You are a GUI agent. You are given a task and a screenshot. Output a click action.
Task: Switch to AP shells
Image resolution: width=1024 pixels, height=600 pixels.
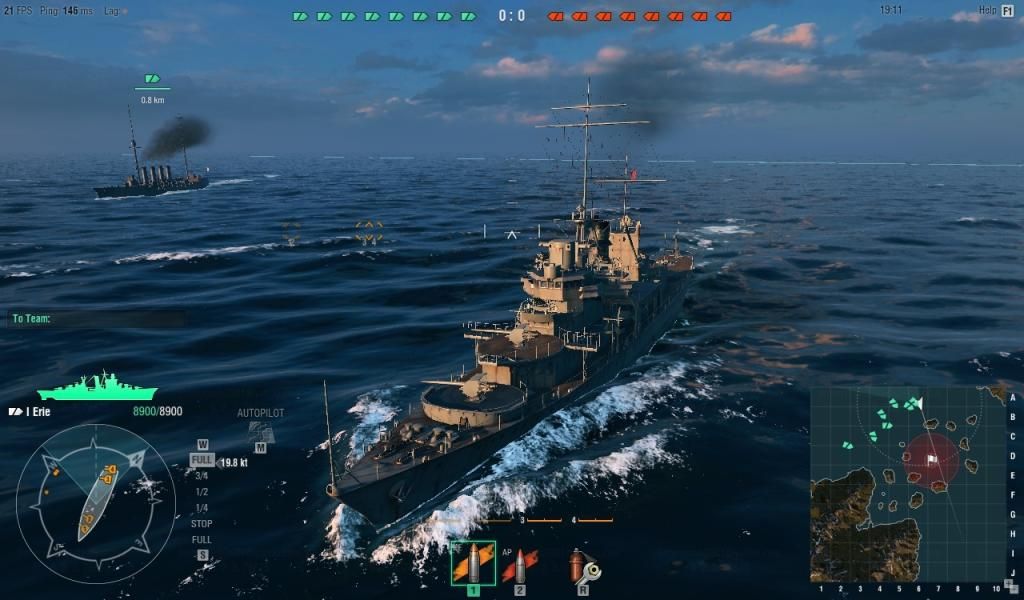[519, 565]
